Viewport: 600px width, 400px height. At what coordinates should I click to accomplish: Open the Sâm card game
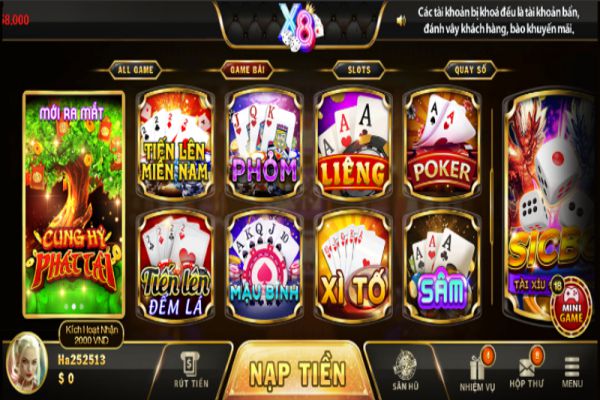[442, 264]
